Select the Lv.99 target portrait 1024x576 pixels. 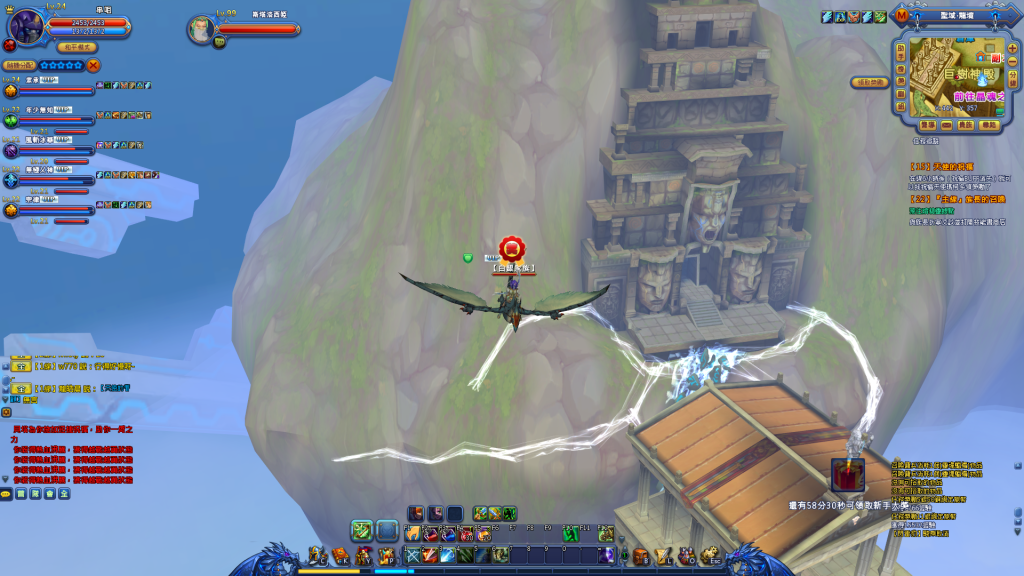[201, 28]
